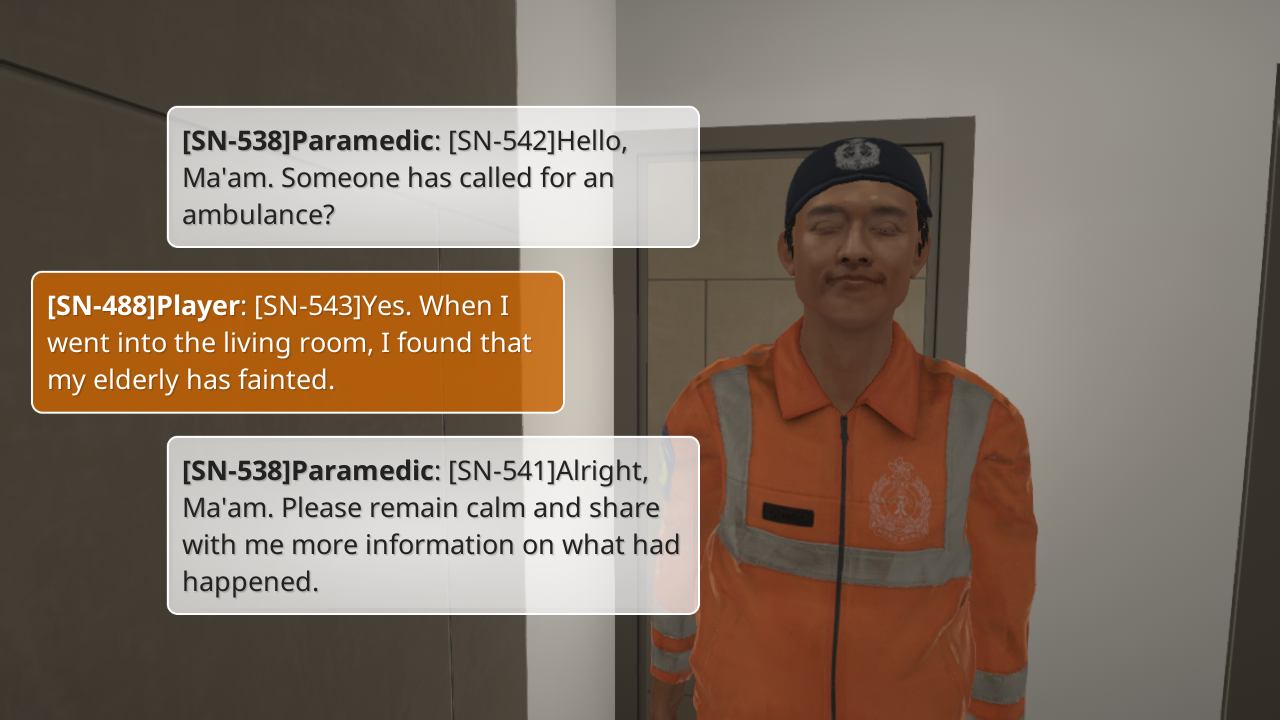Click the paramedic's "Please remain calm" bubble

[x=432, y=525]
